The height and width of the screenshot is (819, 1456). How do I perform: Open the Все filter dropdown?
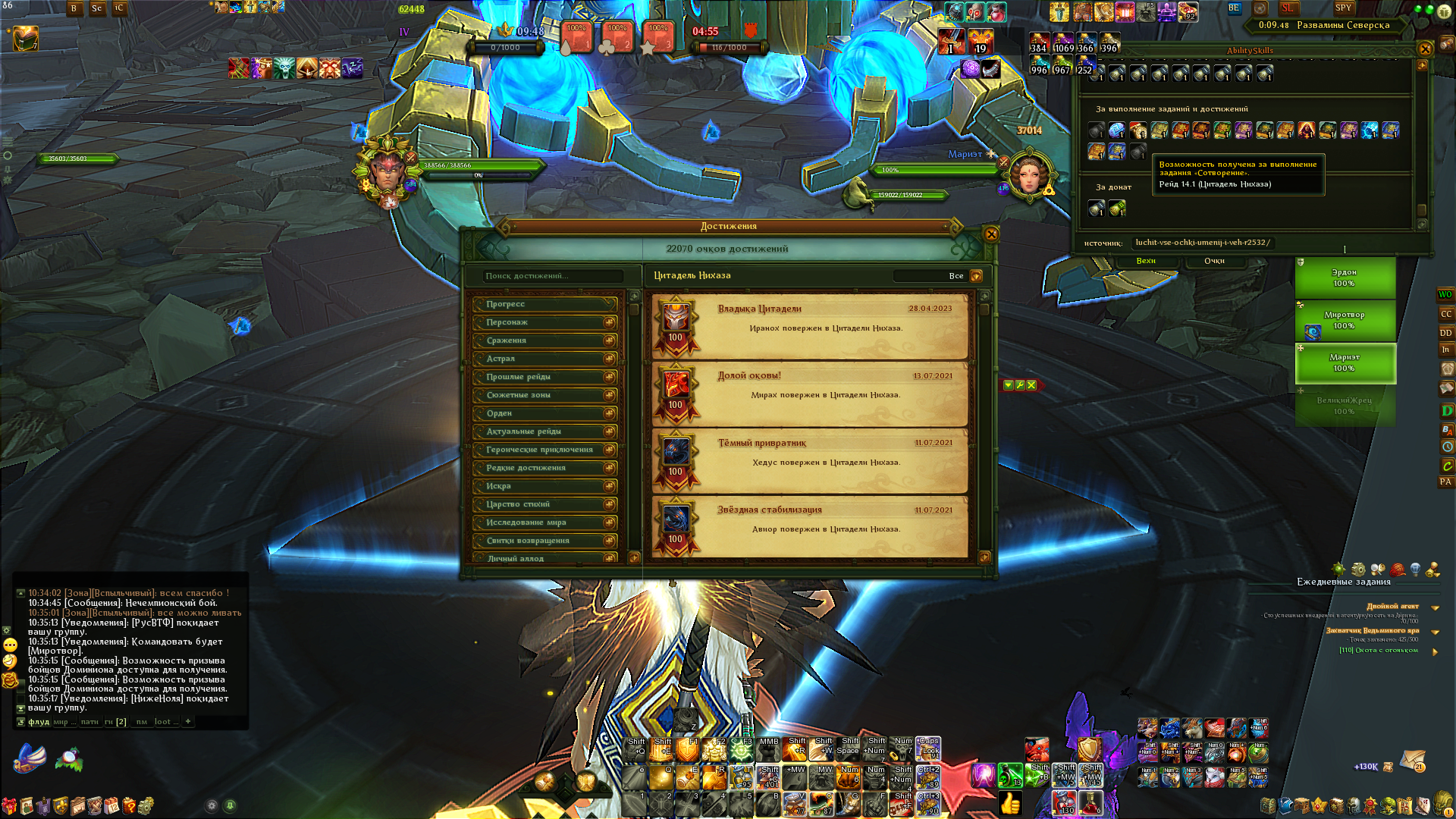[976, 276]
